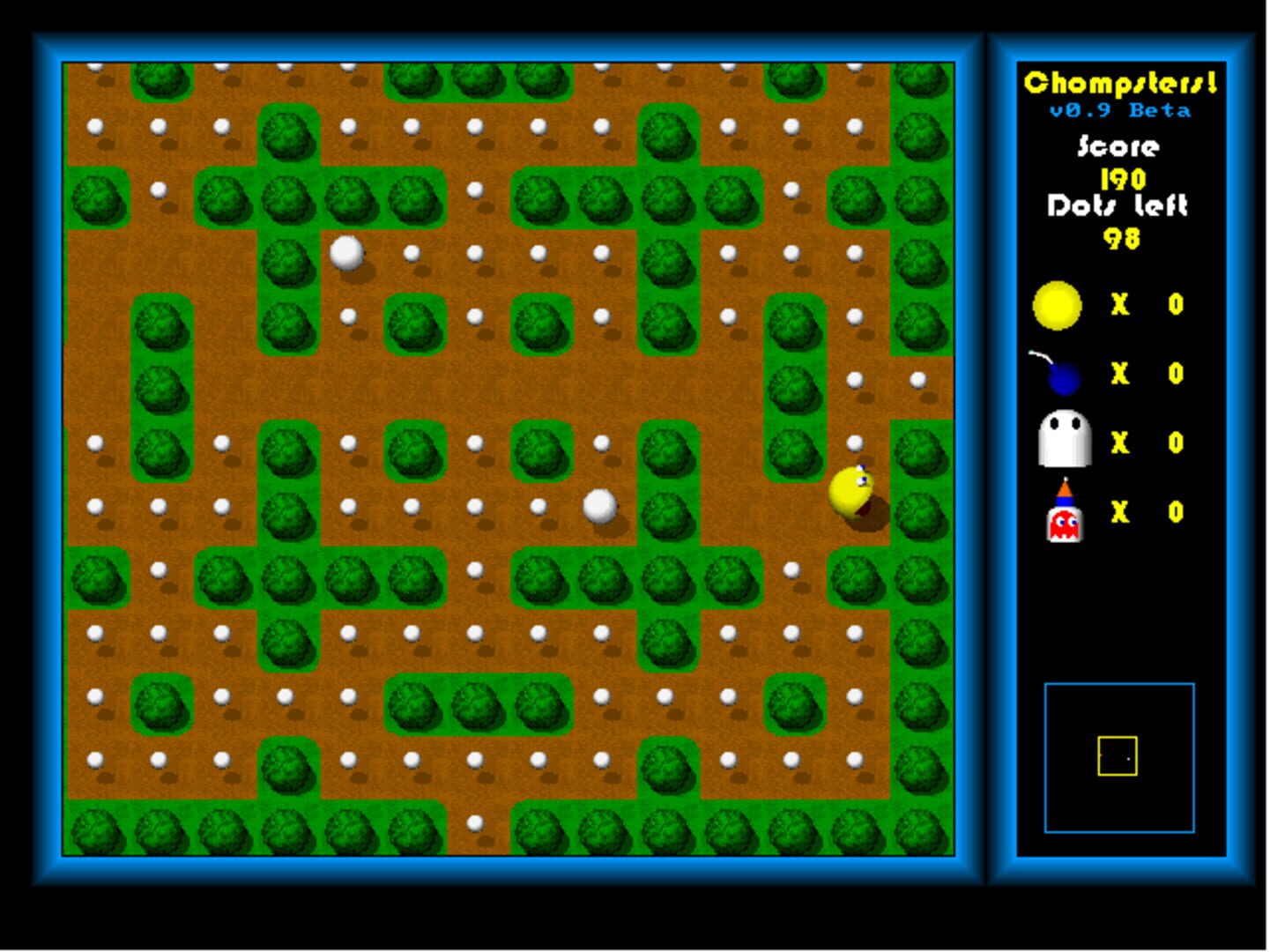The width and height of the screenshot is (1270, 952).
Task: Click the score value '190'
Action: [x=1121, y=177]
